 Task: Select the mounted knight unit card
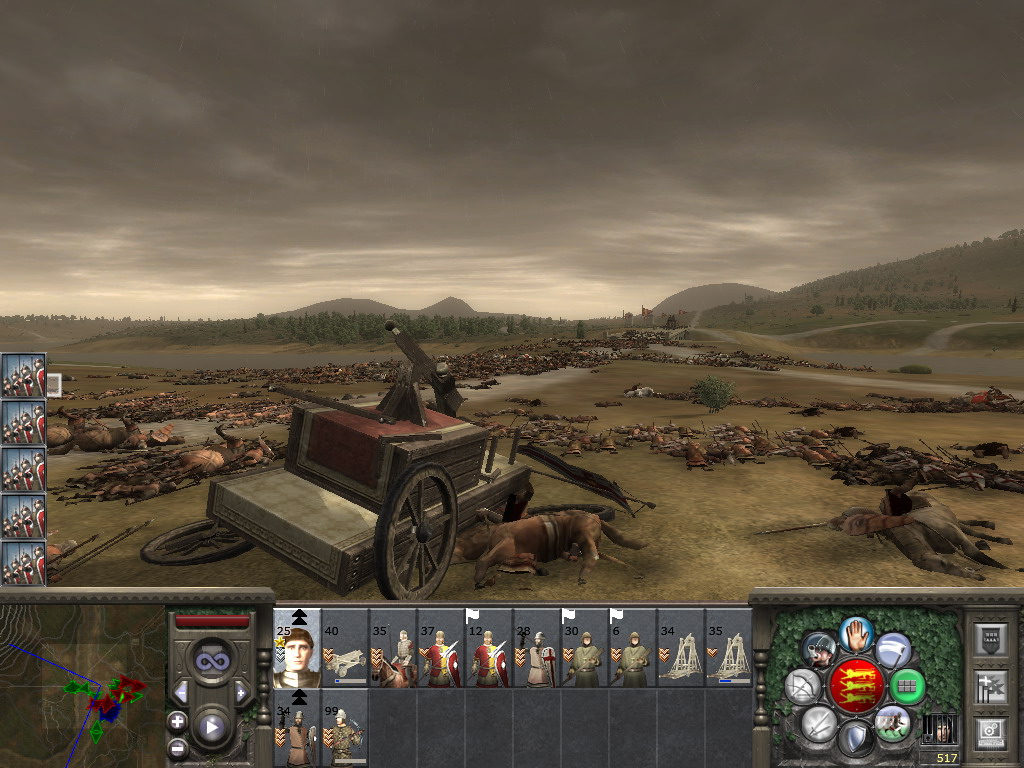click(x=393, y=650)
